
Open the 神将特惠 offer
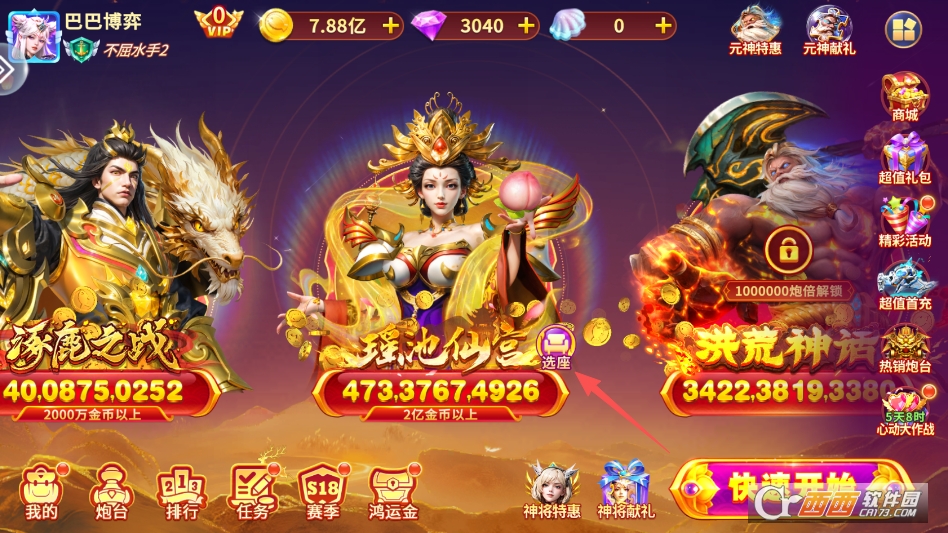pos(552,490)
